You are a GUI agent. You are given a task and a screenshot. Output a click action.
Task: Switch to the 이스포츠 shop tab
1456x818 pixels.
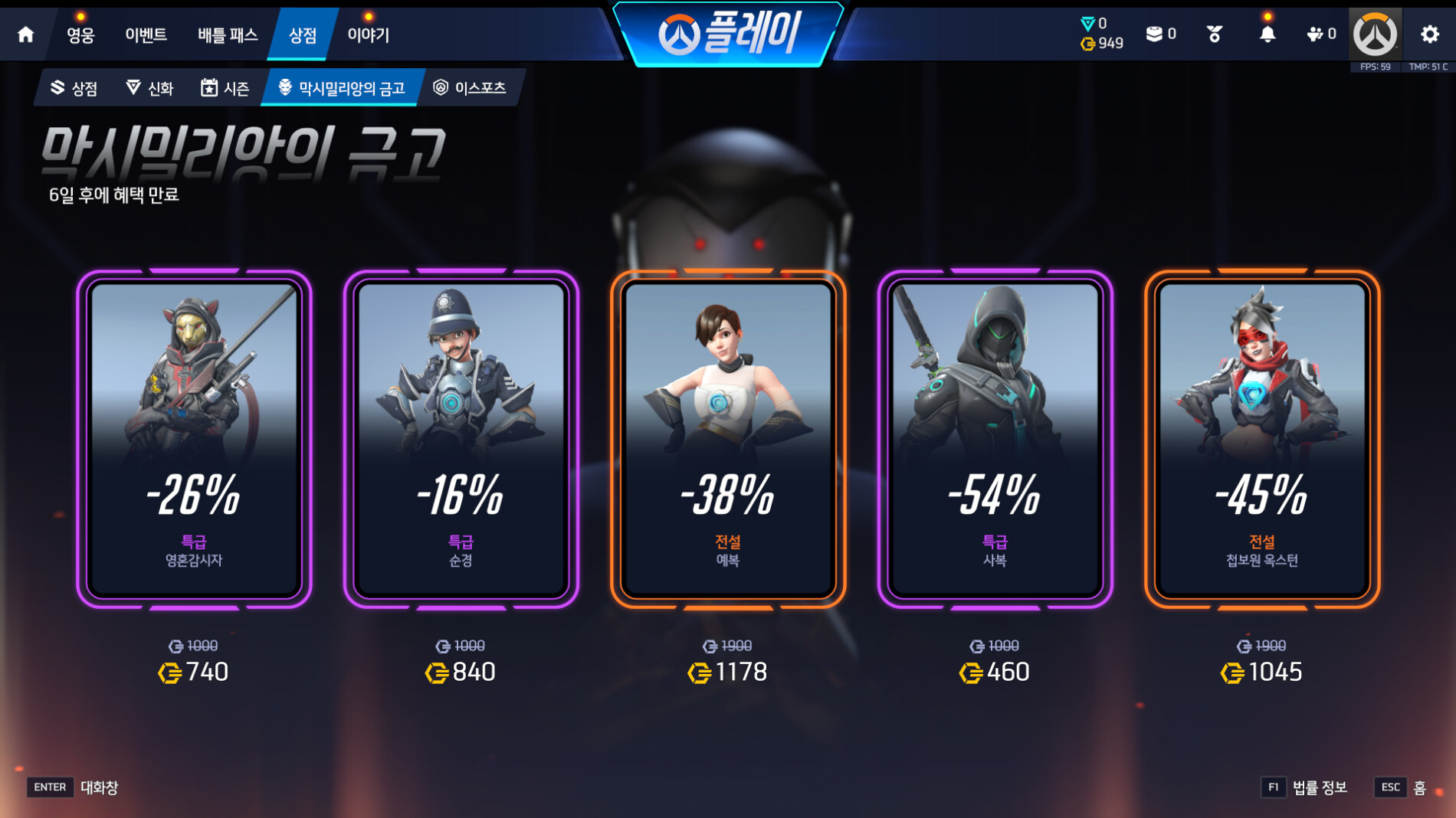(470, 88)
